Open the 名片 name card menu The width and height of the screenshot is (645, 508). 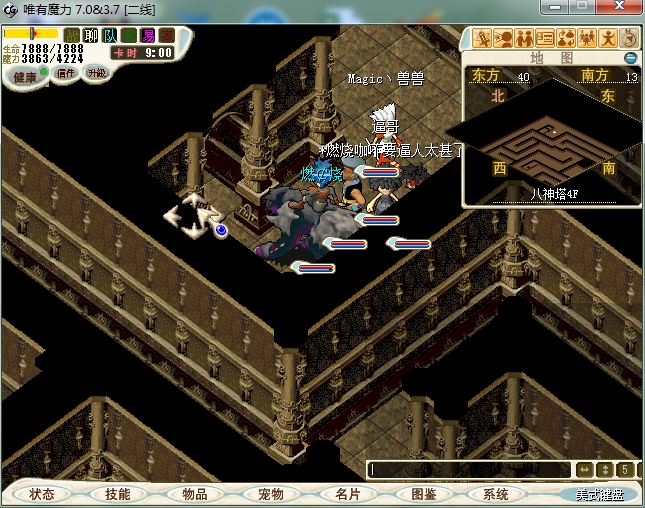(346, 494)
